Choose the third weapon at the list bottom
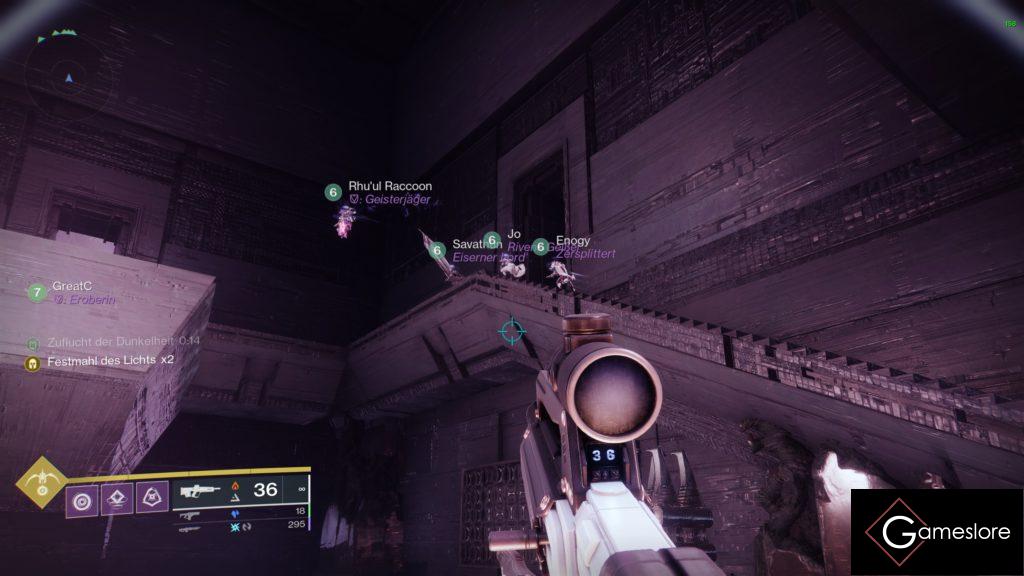The image size is (1024, 576). 238,525
